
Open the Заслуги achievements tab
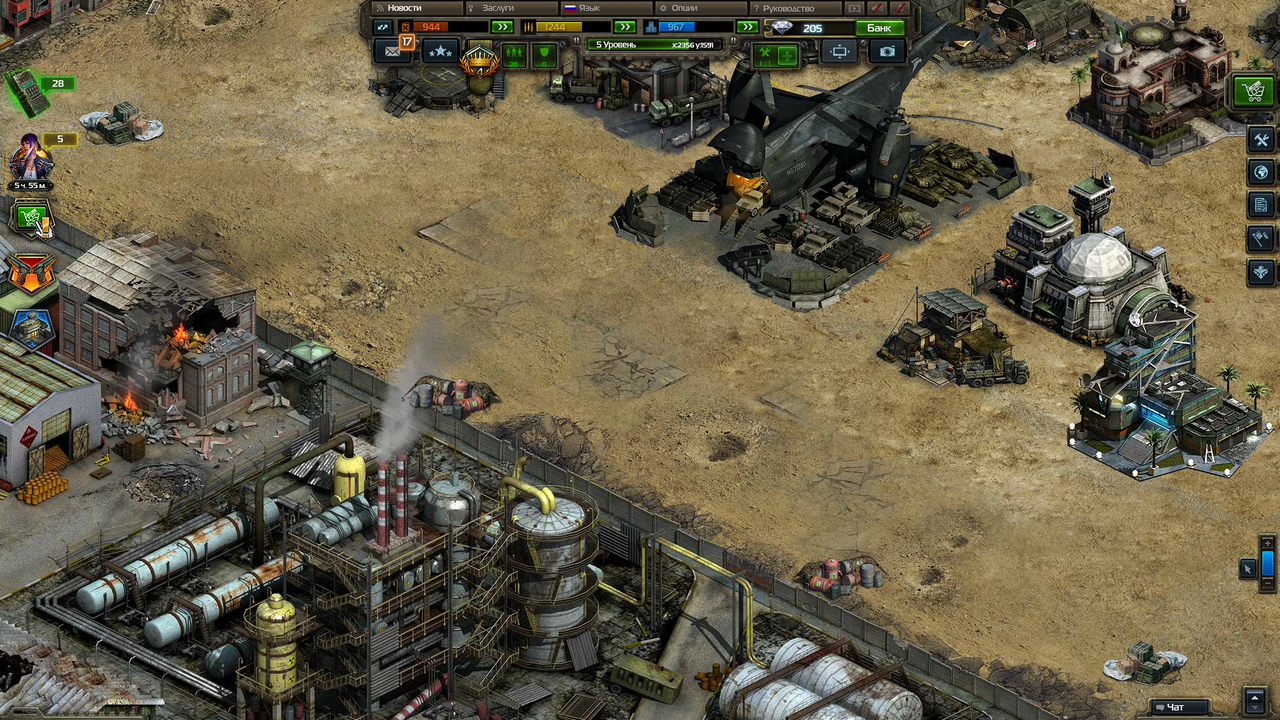[505, 8]
